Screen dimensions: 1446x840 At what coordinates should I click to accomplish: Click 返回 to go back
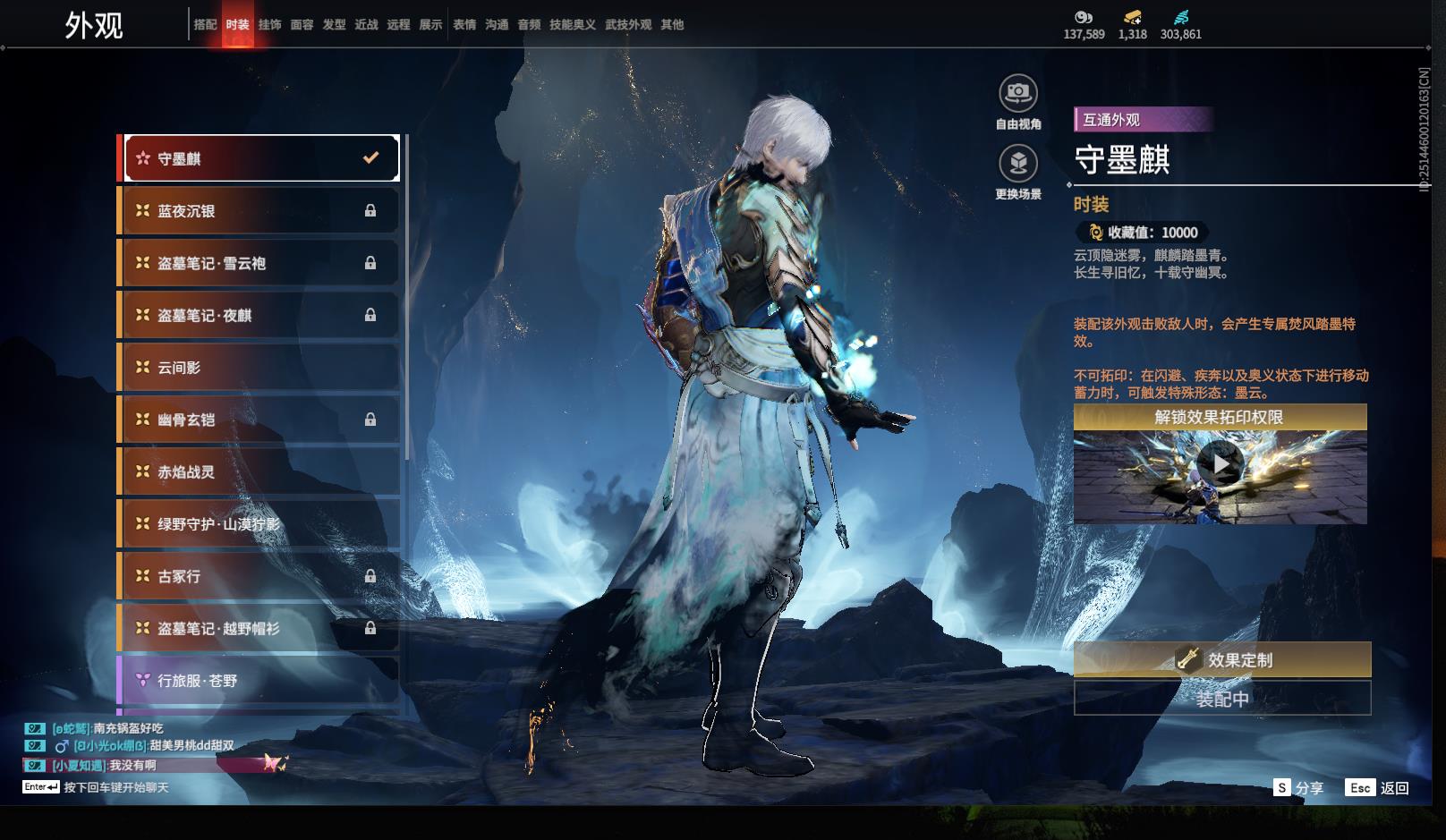click(x=1378, y=788)
